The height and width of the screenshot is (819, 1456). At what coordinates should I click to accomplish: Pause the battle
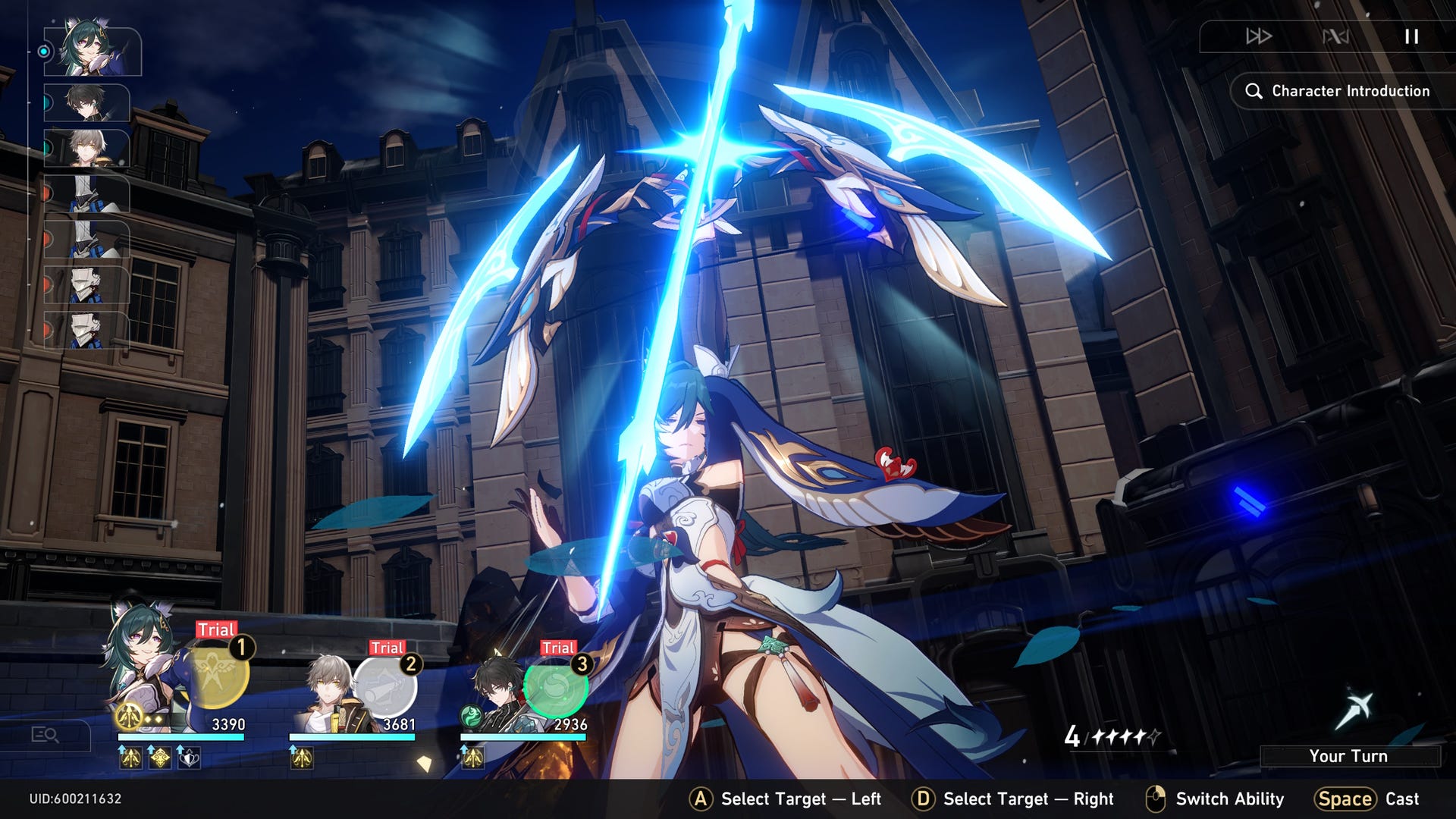point(1410,36)
